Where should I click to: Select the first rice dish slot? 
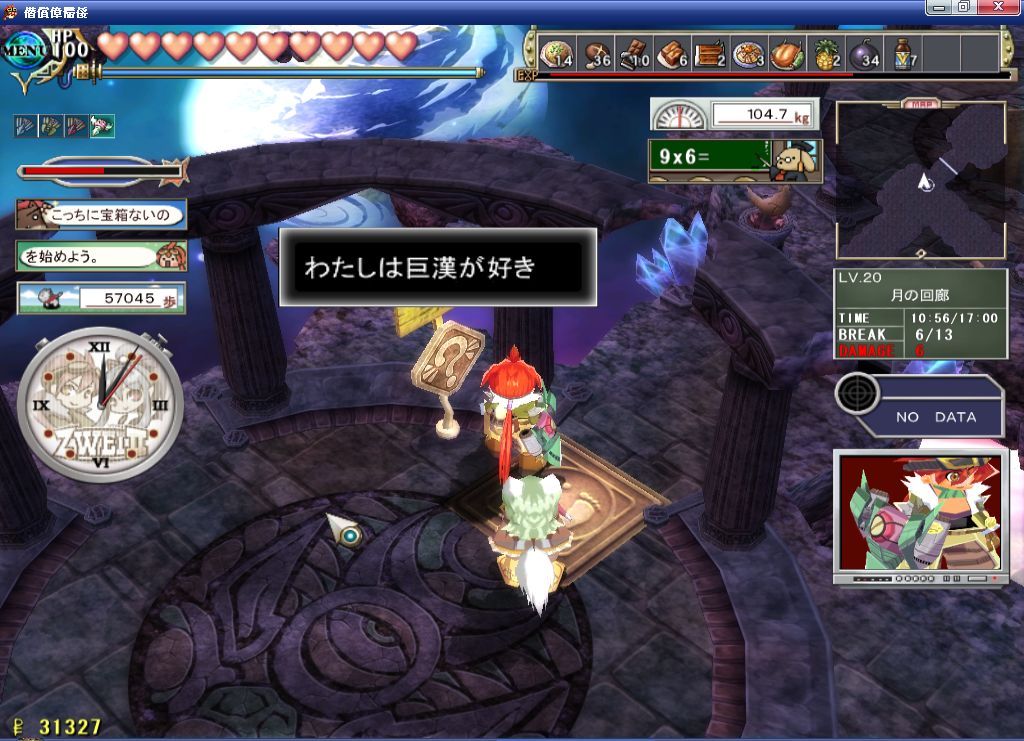coord(557,53)
